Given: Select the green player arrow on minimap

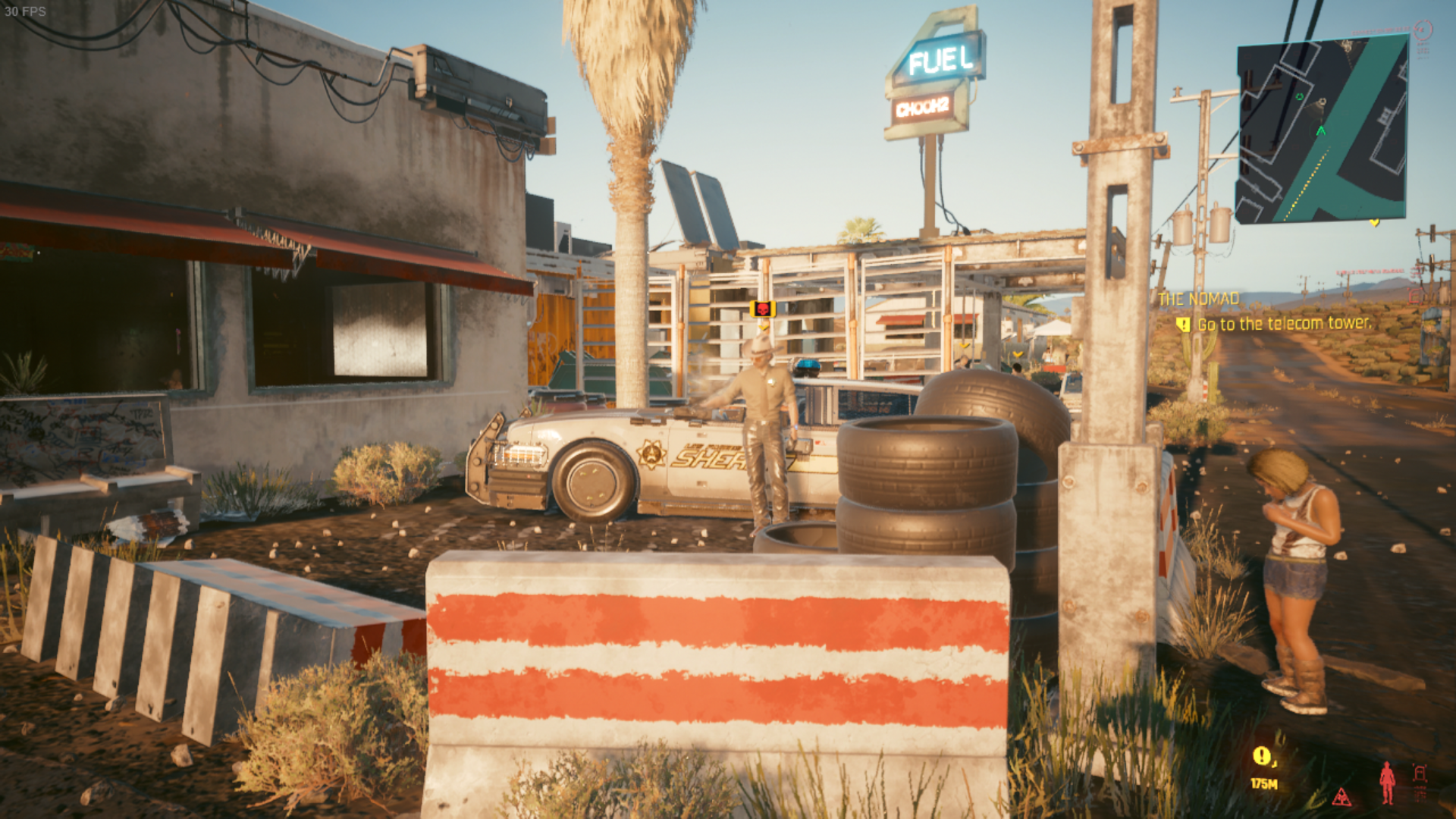Looking at the screenshot, I should click(1321, 131).
